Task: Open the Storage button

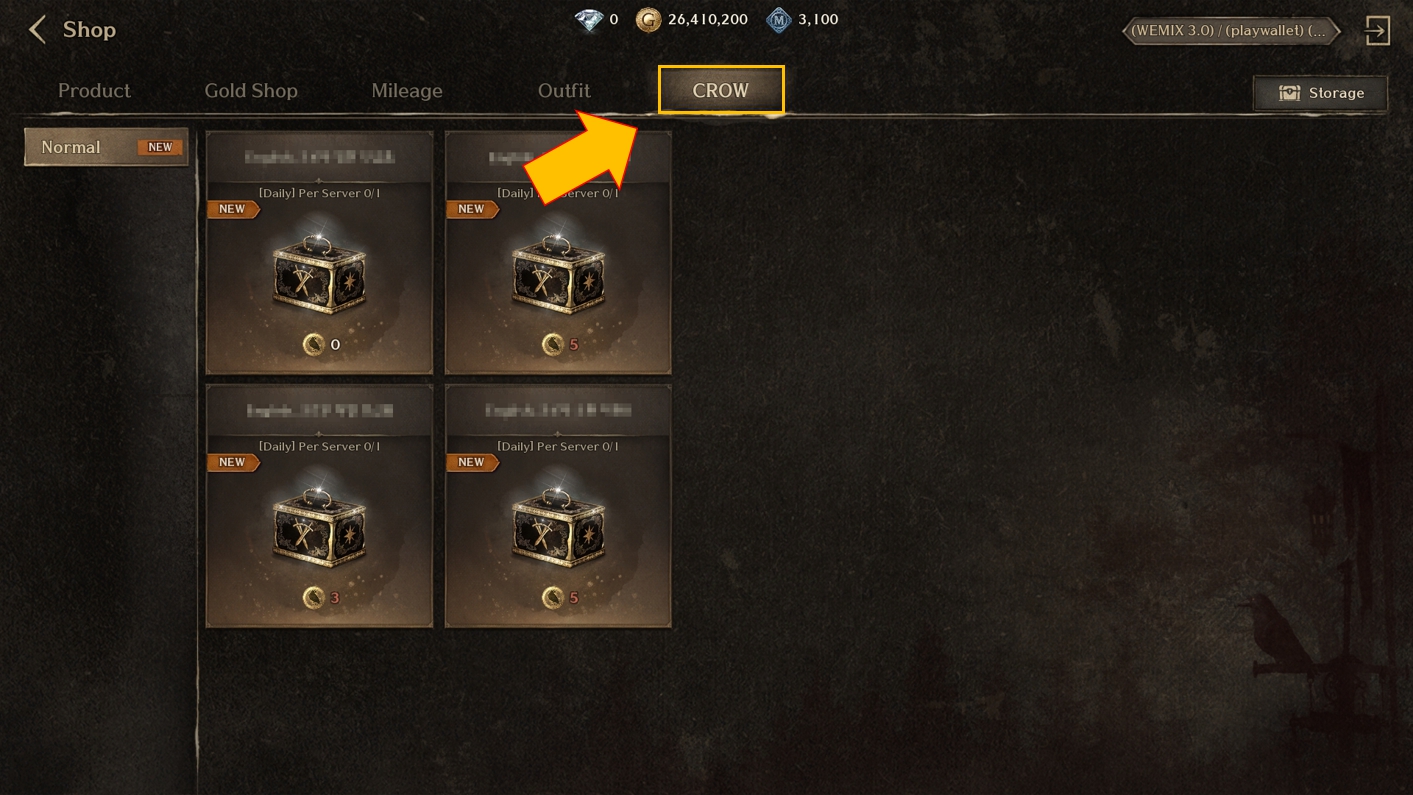Action: coord(1320,93)
